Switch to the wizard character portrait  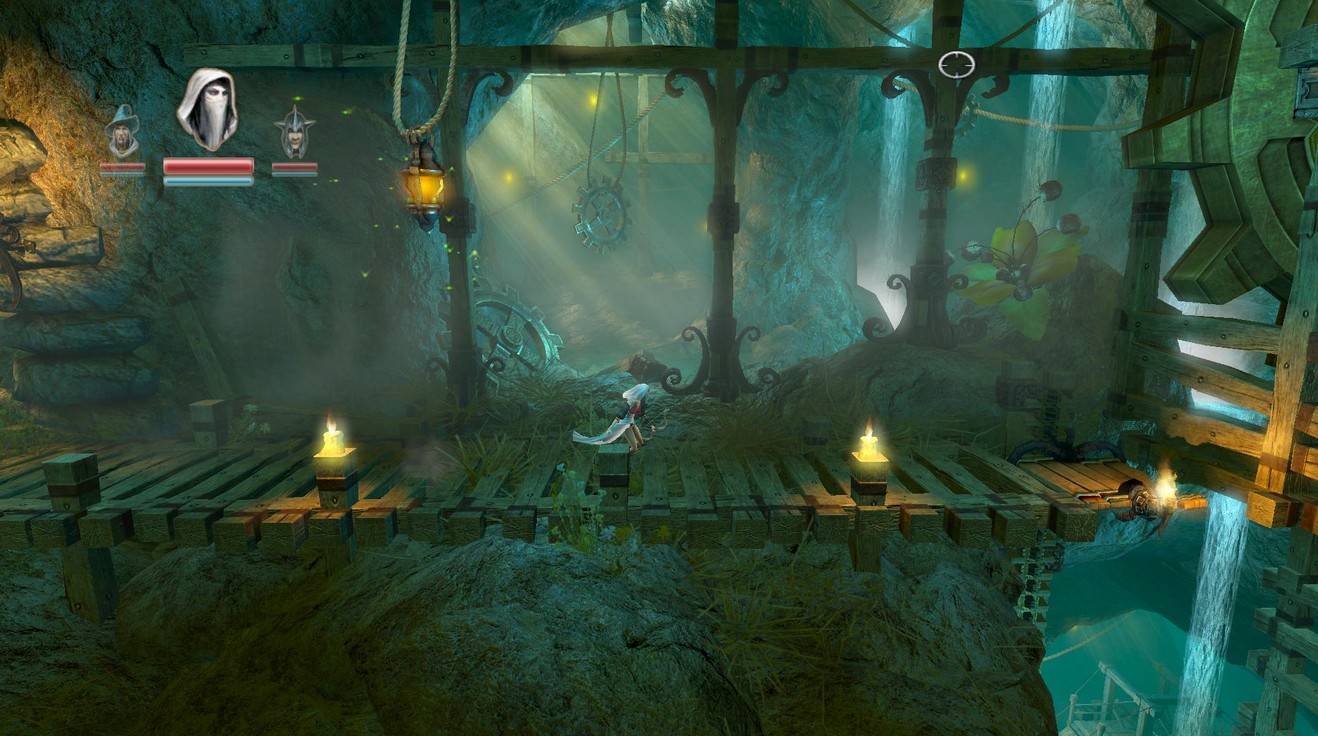click(x=123, y=132)
